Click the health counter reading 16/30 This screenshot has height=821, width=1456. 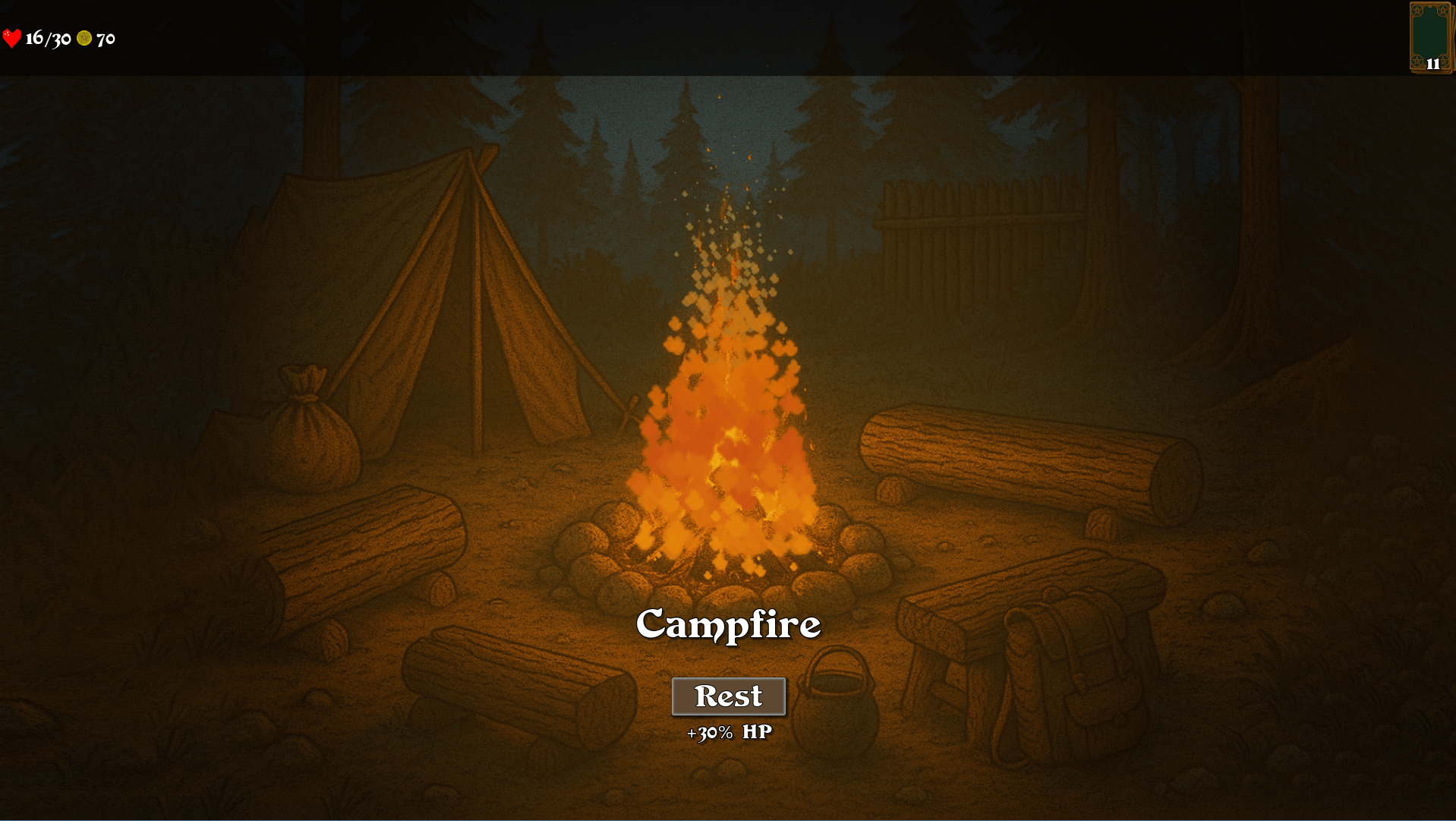(x=48, y=36)
